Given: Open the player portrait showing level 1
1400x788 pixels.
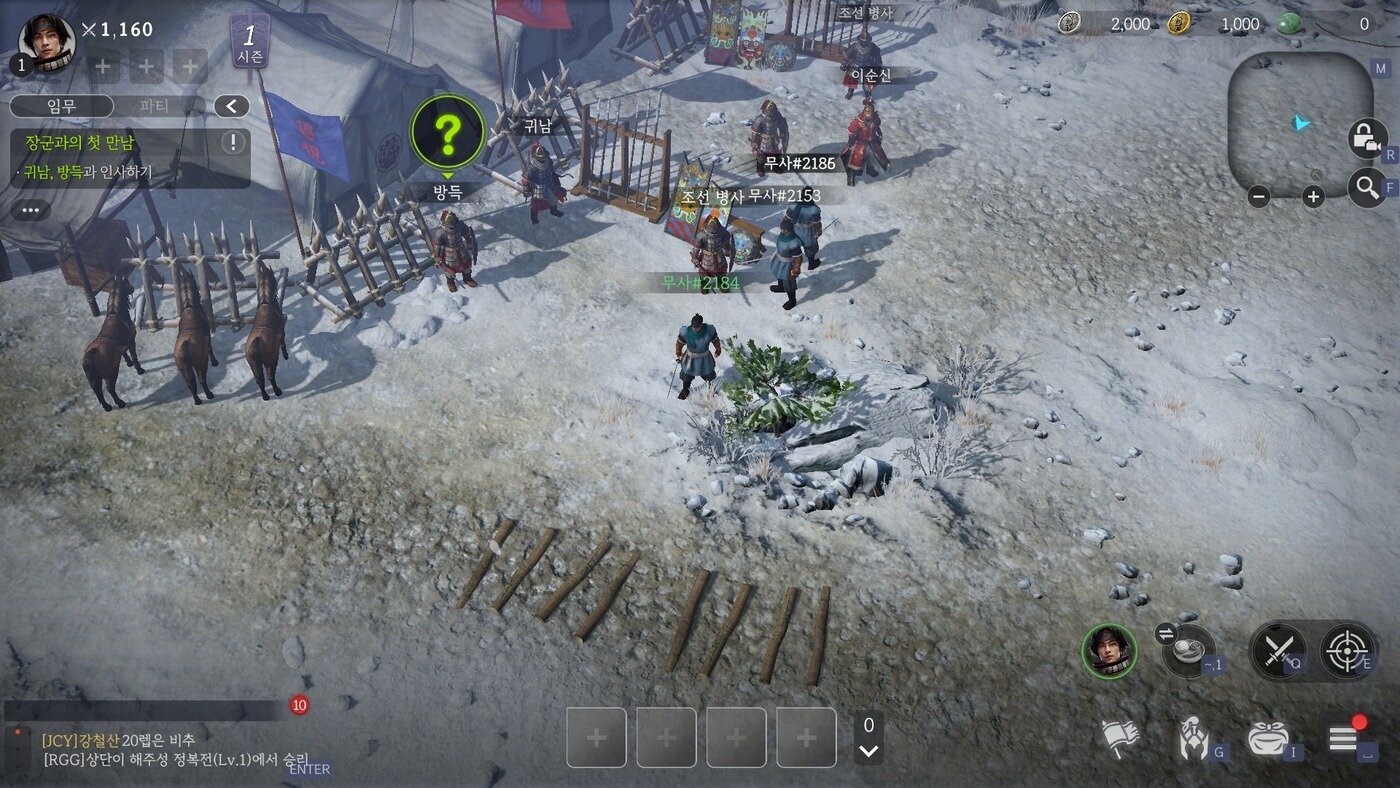Looking at the screenshot, I should click(46, 43).
